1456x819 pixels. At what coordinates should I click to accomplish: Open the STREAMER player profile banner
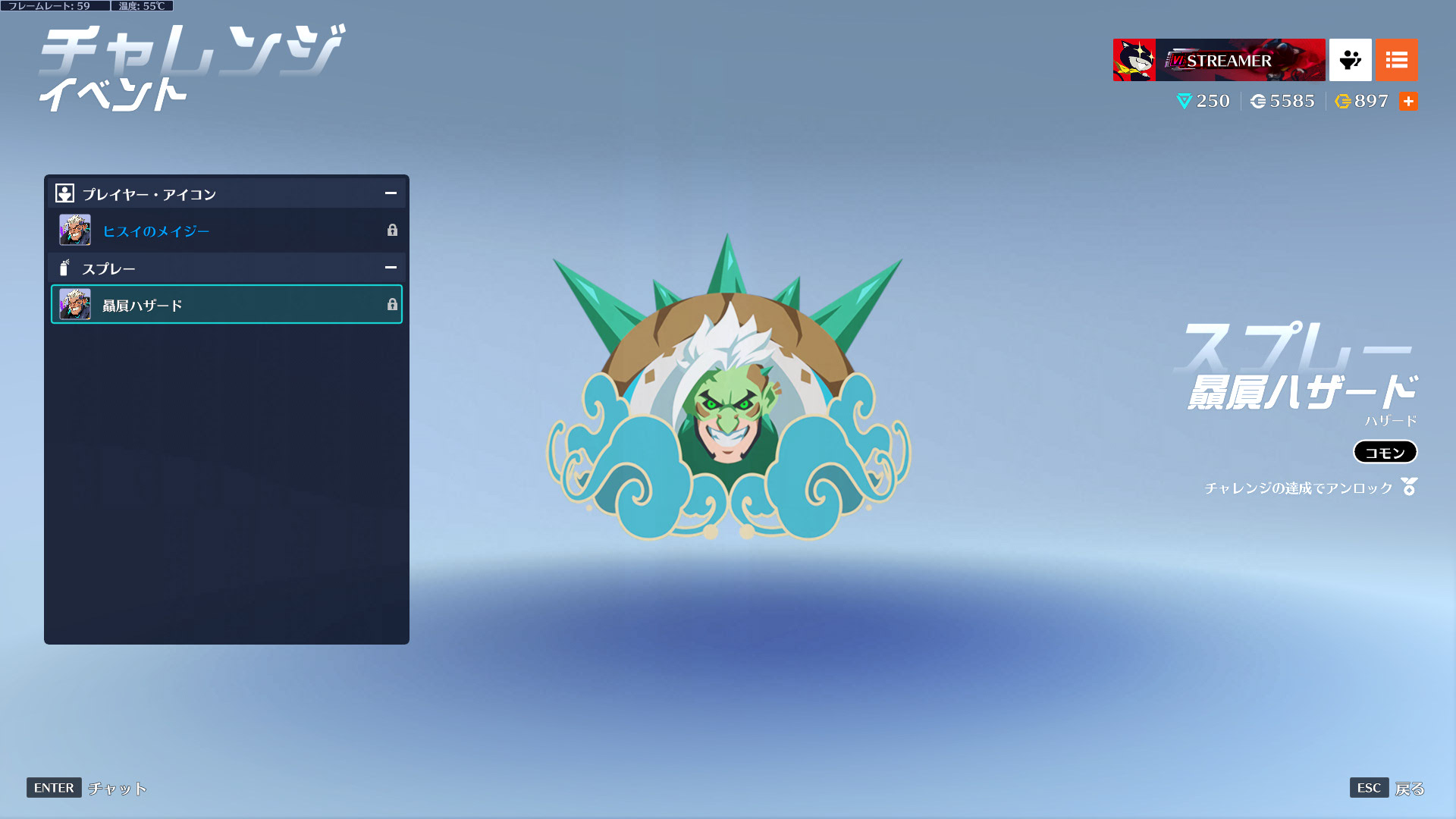coord(1219,60)
